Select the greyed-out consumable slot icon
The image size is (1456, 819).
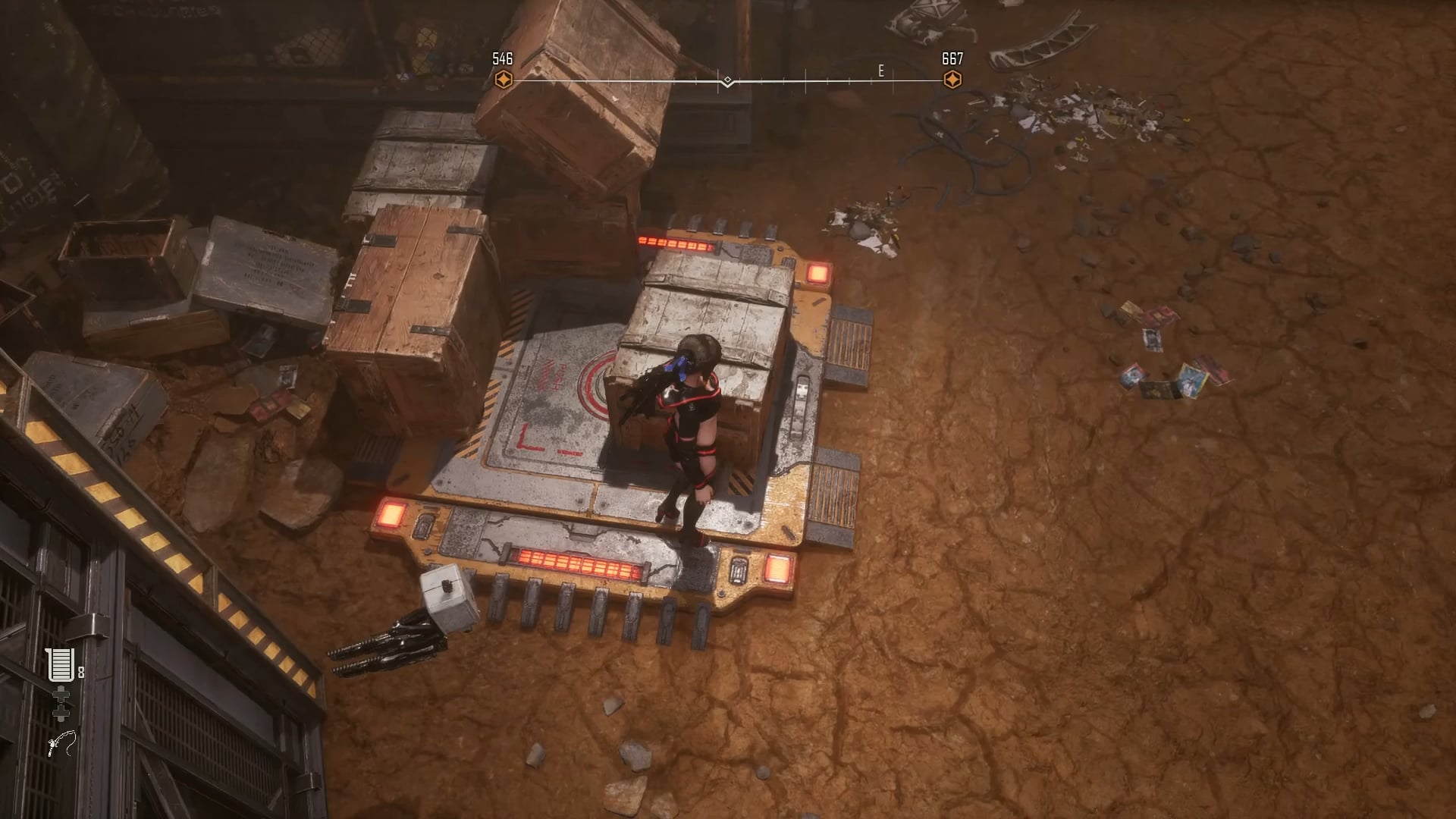click(x=61, y=704)
